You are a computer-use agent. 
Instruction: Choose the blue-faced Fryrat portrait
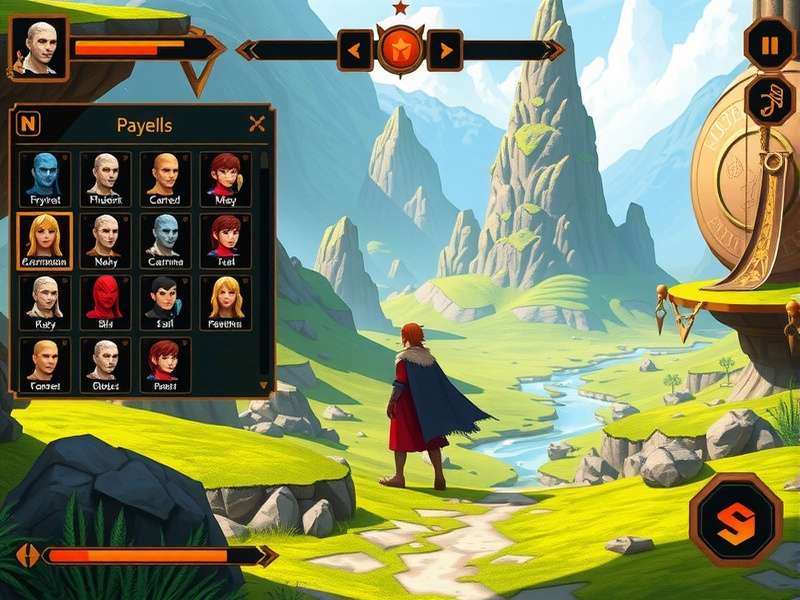[45, 178]
